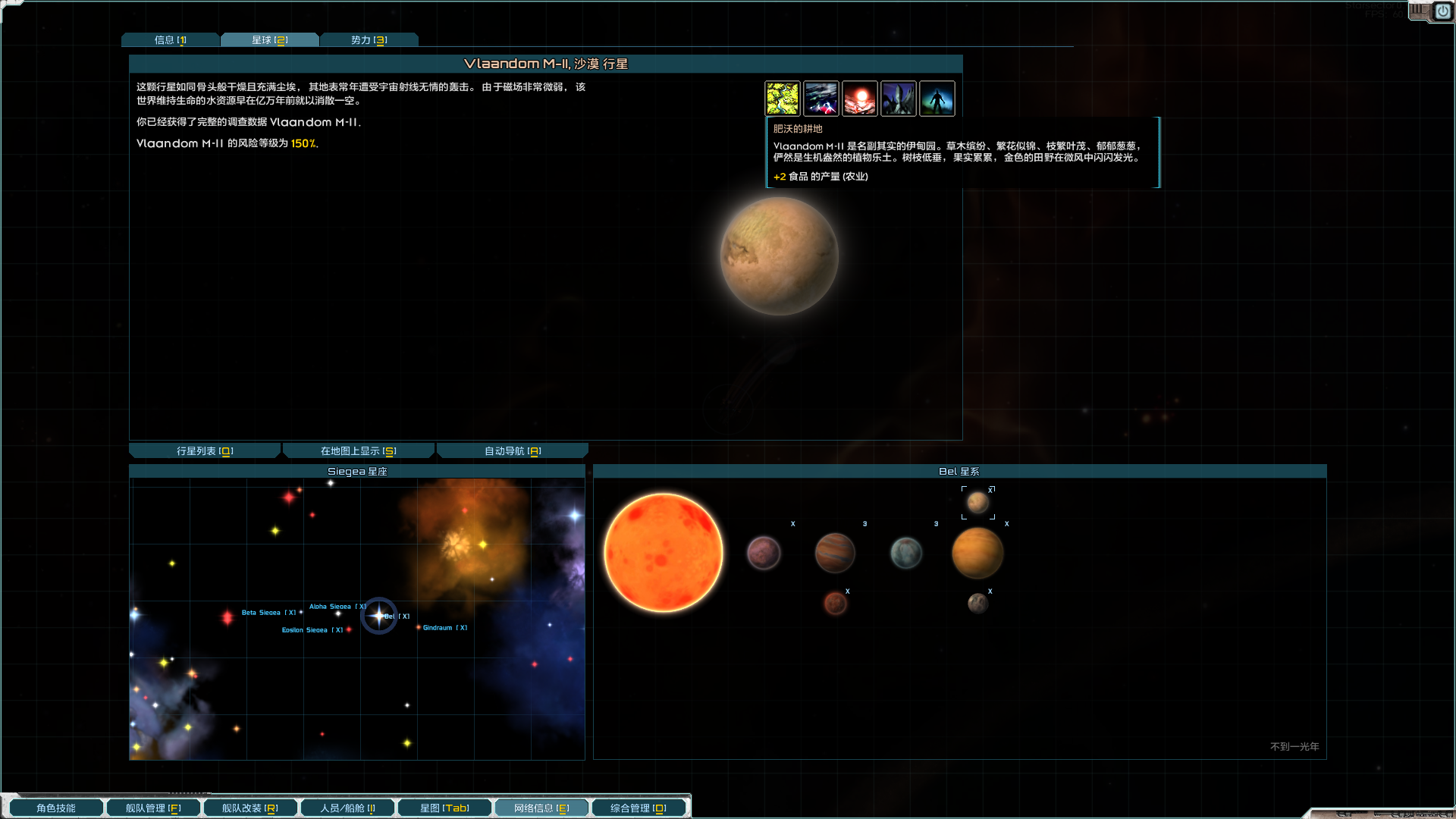Activate 自动导航 [A] autopilot

pyautogui.click(x=512, y=450)
